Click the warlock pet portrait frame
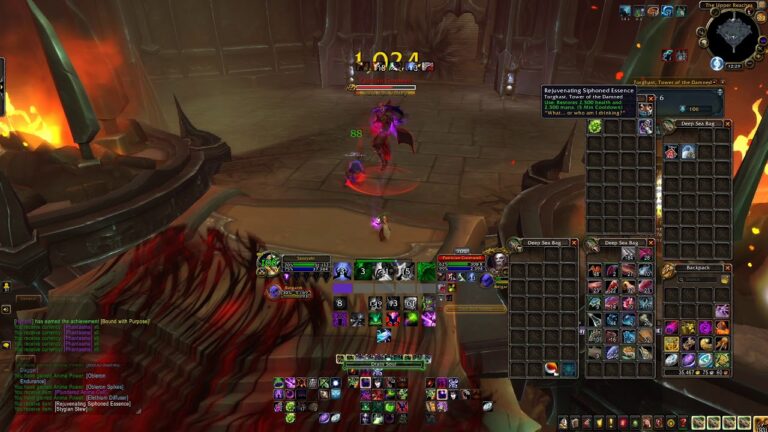The image size is (768, 432). (x=274, y=291)
